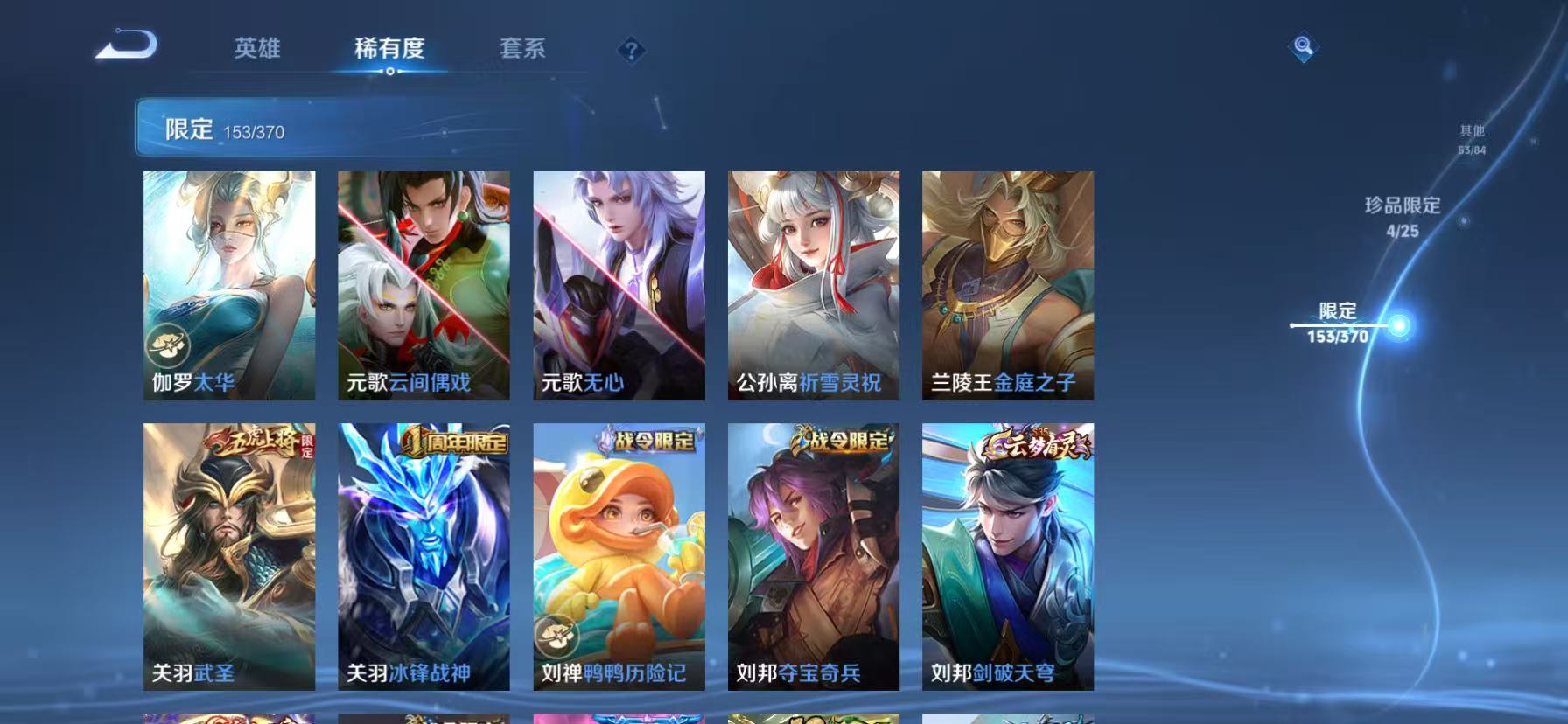Select the 元歌无心 skin card

(x=619, y=282)
